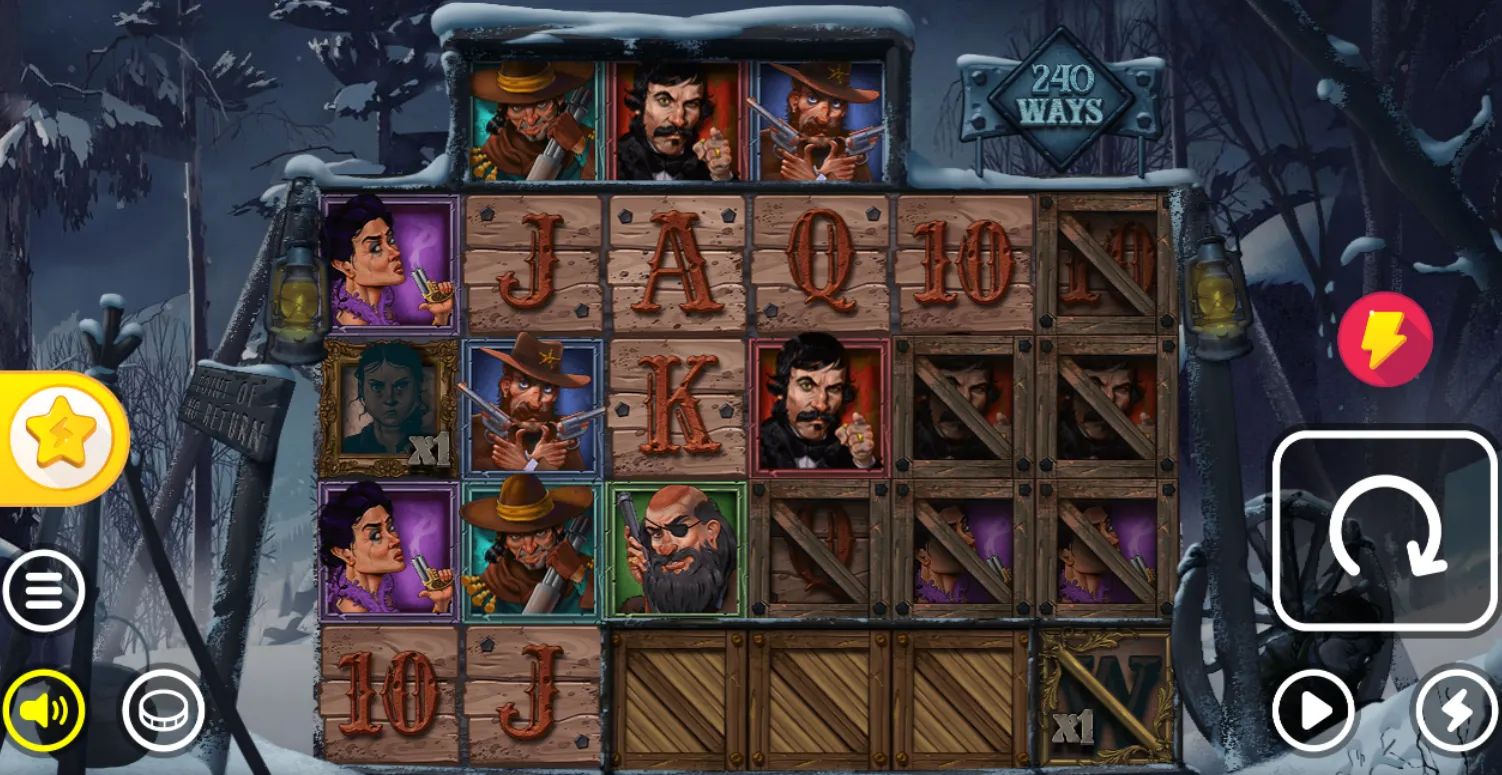Start autoplay with the play button
This screenshot has width=1502, height=775.
pos(1313,711)
